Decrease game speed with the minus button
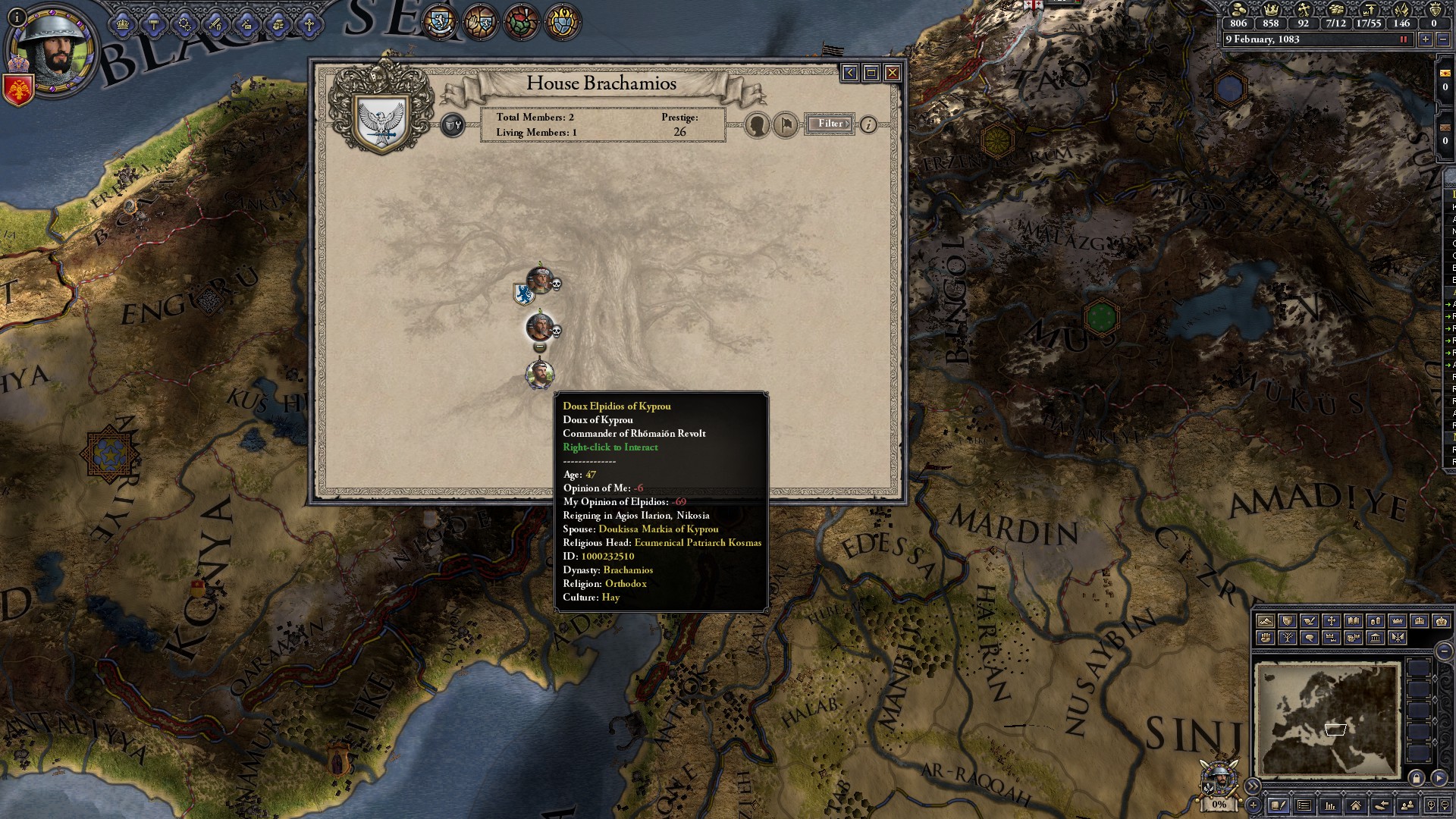Viewport: 1456px width, 819px height. point(1442,39)
